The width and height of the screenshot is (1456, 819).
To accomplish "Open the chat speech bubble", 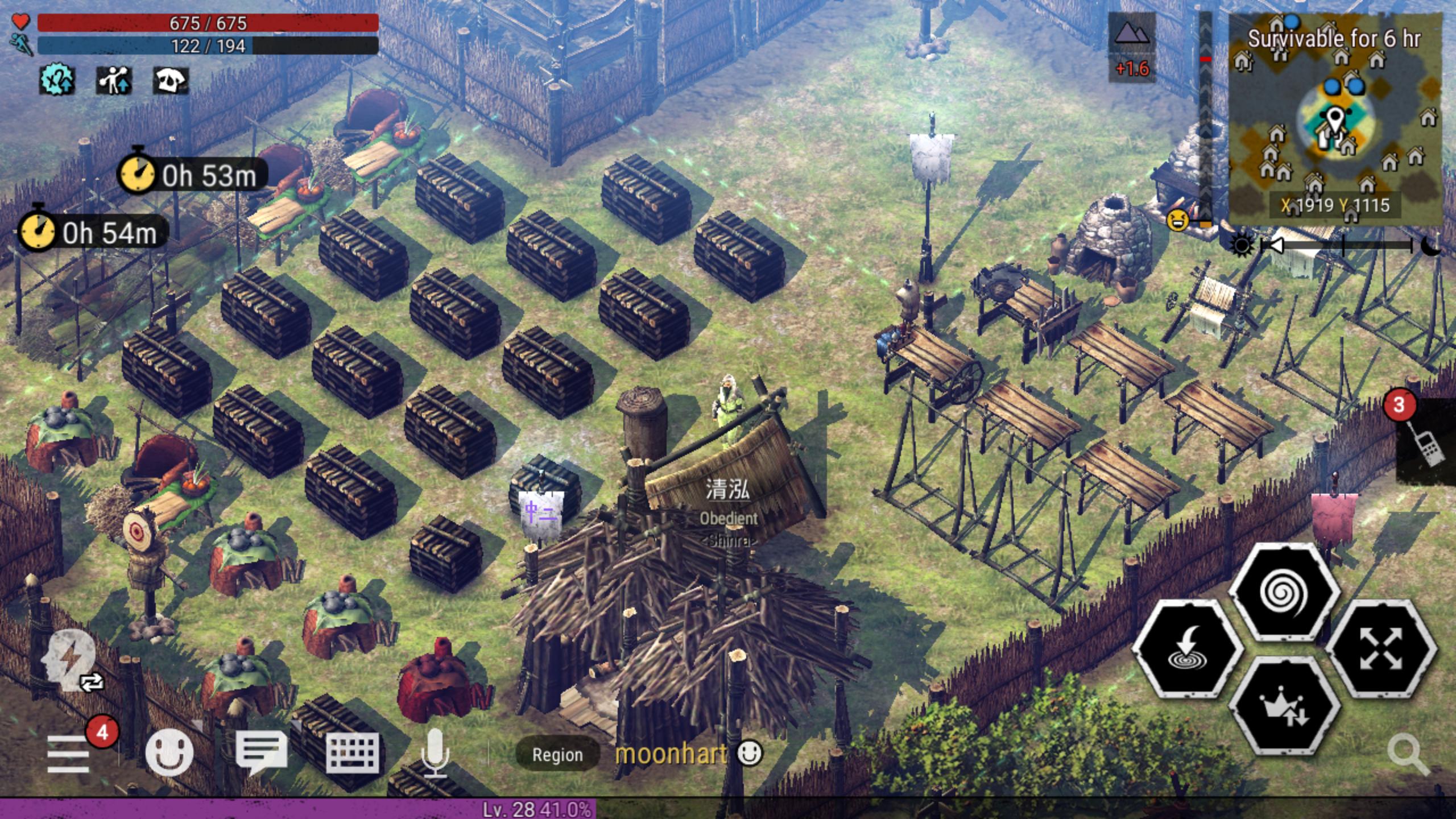I will (x=261, y=752).
